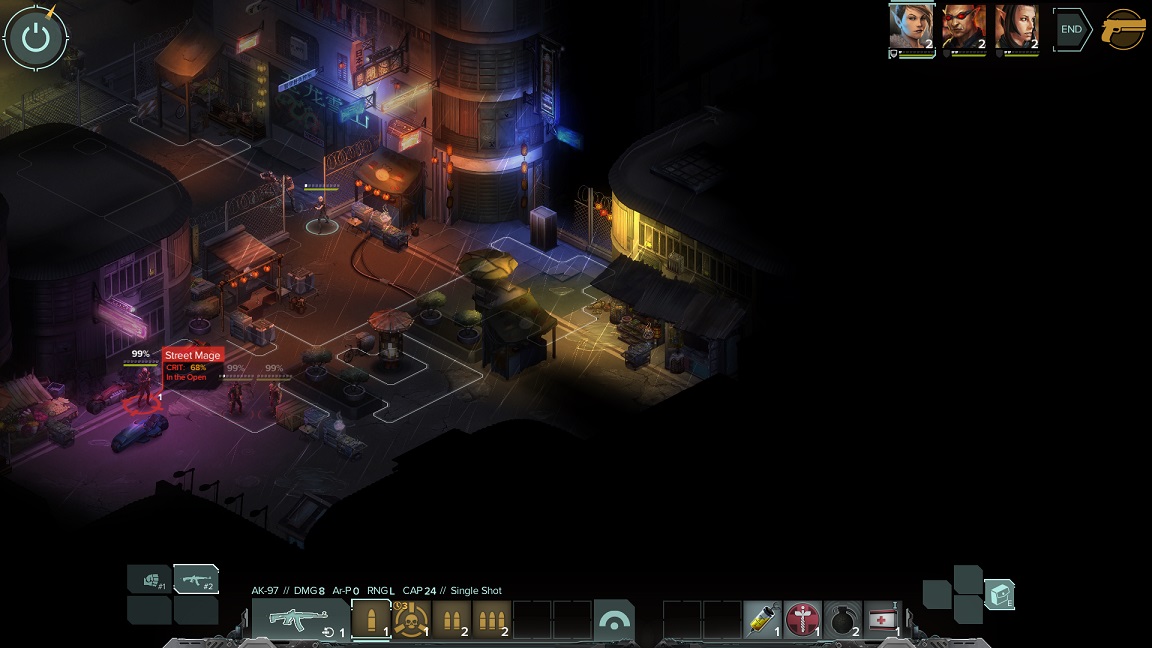
Task: Use the yellow syringe stim item
Action: (x=764, y=620)
